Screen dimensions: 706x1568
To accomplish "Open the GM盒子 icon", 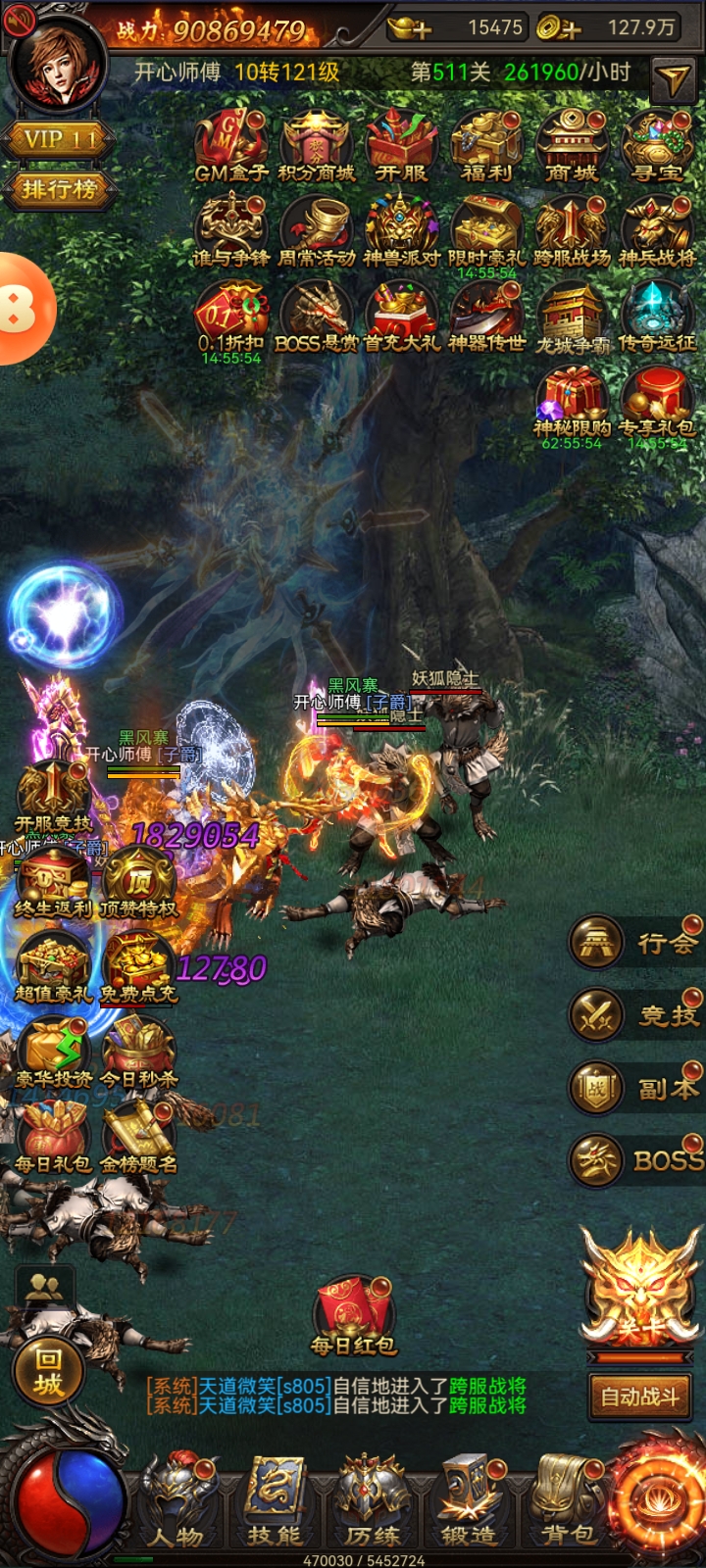I will [231, 145].
